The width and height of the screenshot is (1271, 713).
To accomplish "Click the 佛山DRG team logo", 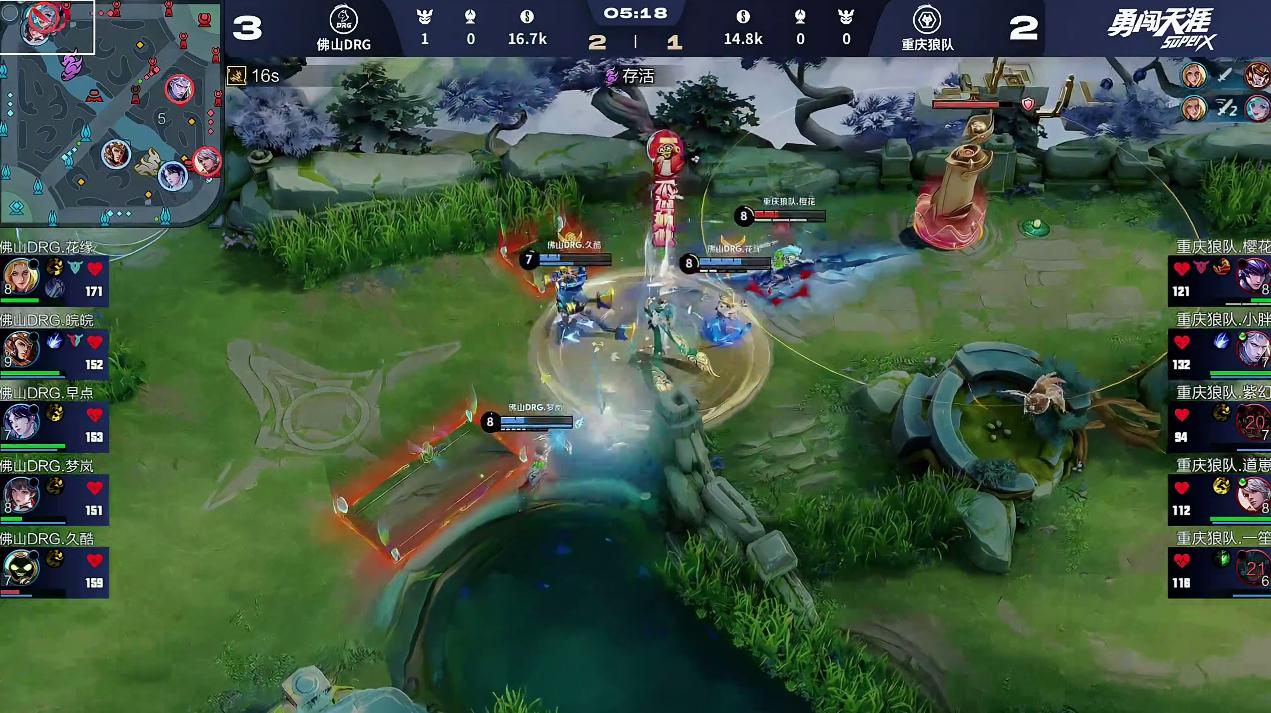I will tap(343, 20).
